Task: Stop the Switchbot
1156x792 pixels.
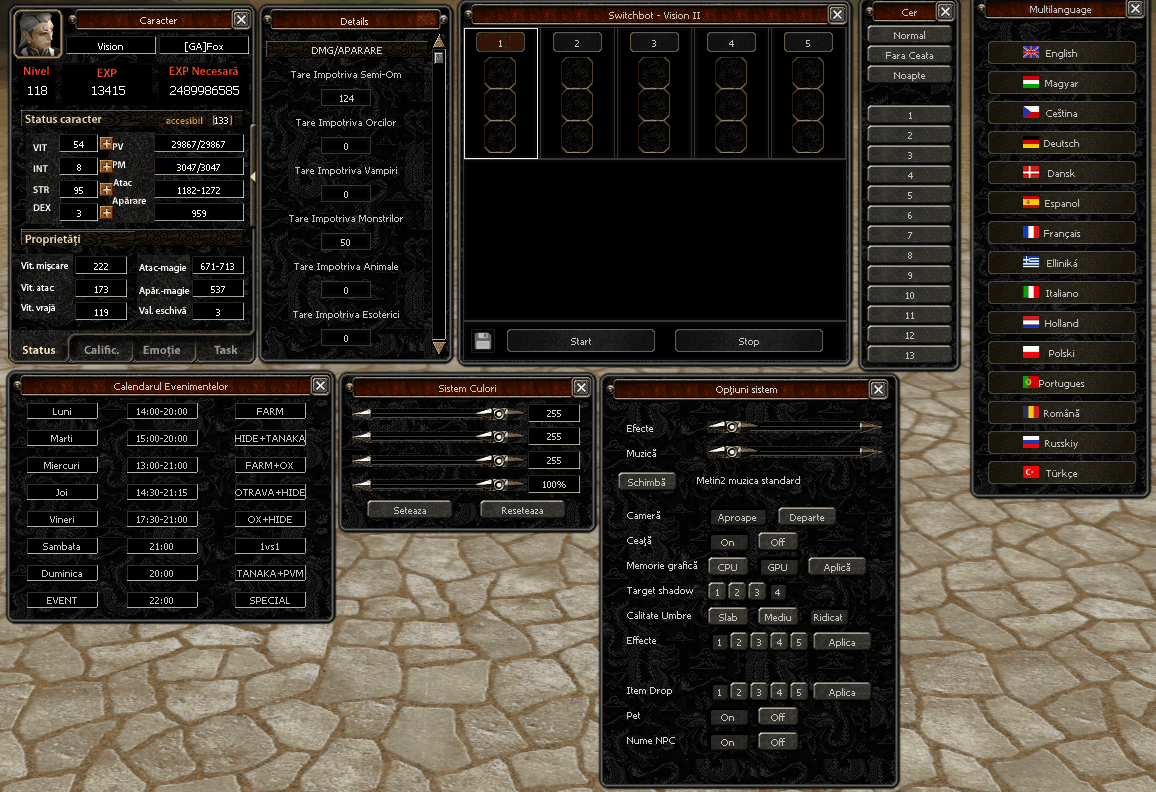Action: [748, 341]
